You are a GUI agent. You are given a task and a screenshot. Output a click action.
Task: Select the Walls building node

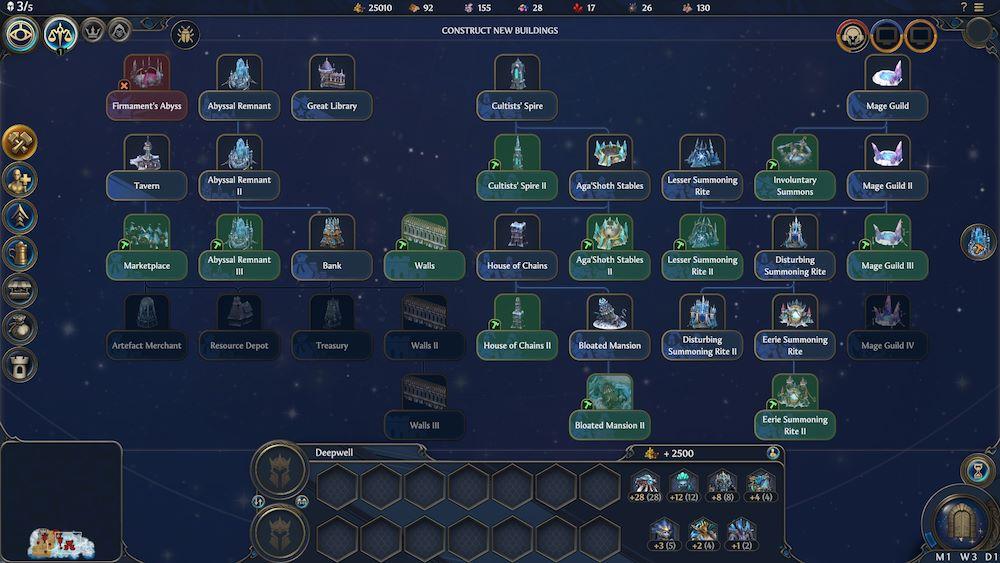tap(424, 265)
